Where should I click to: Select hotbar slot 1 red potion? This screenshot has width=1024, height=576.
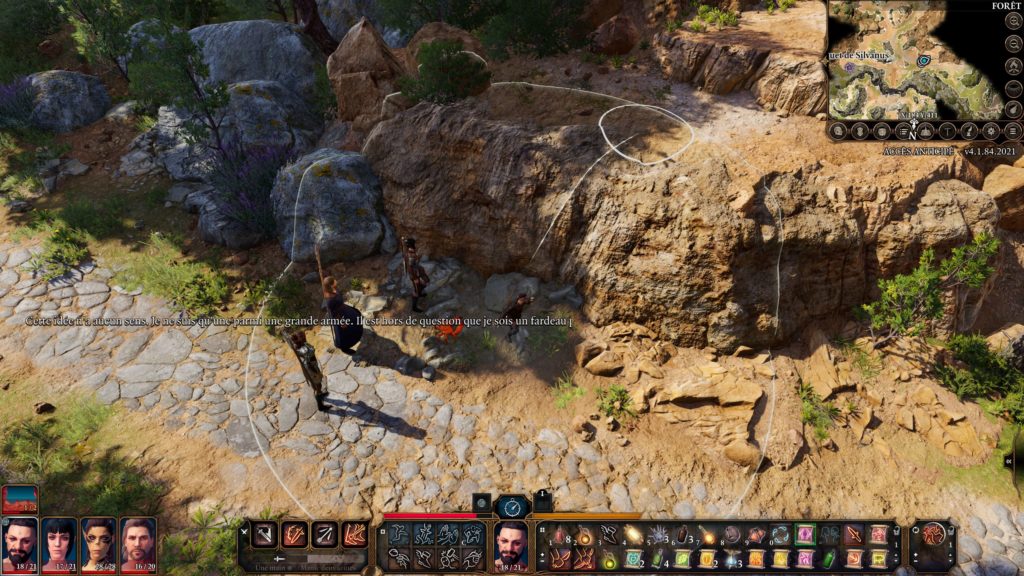[559, 536]
